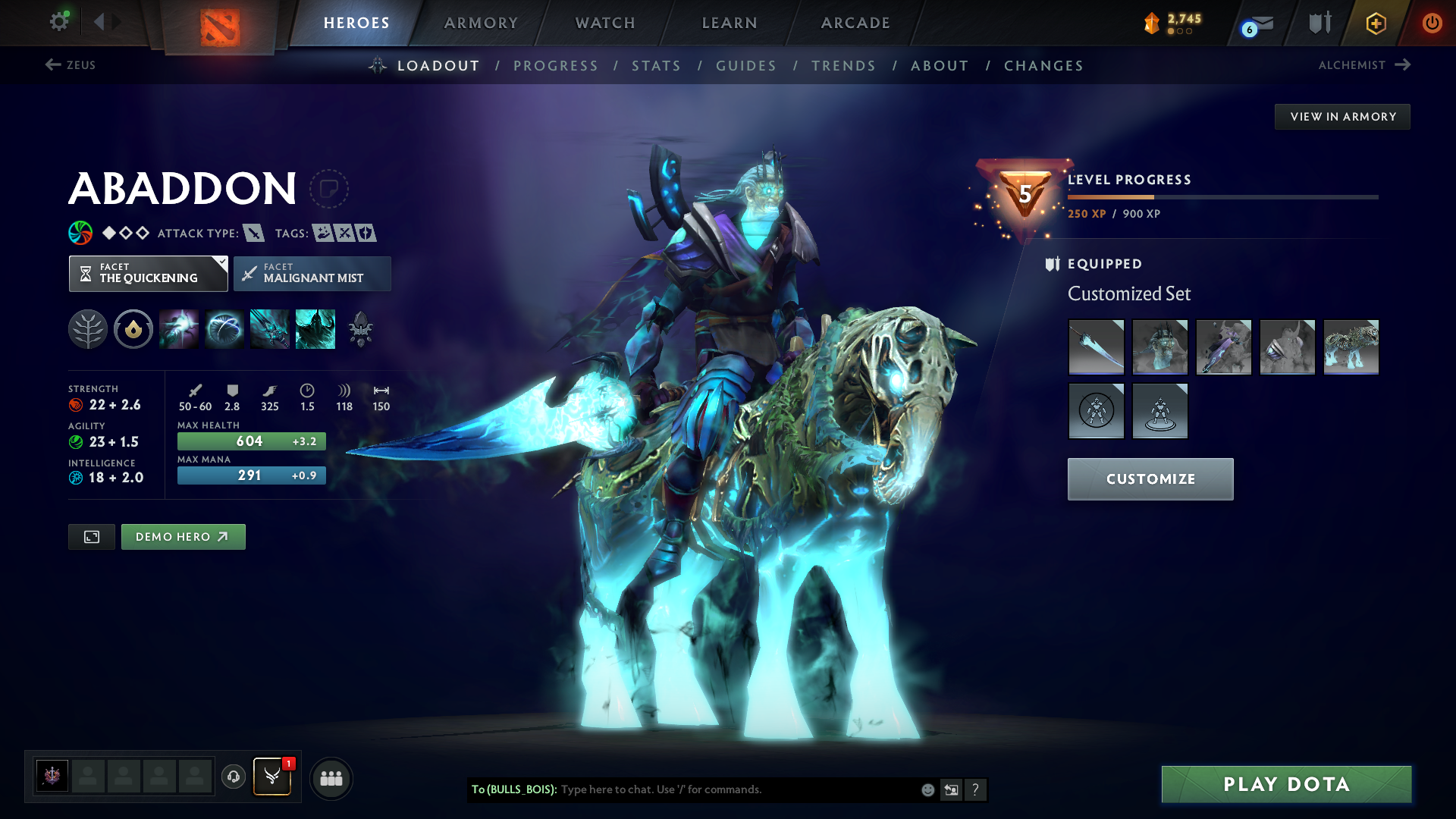Open the Guides section
This screenshot has height=819, width=1456.
tap(746, 66)
